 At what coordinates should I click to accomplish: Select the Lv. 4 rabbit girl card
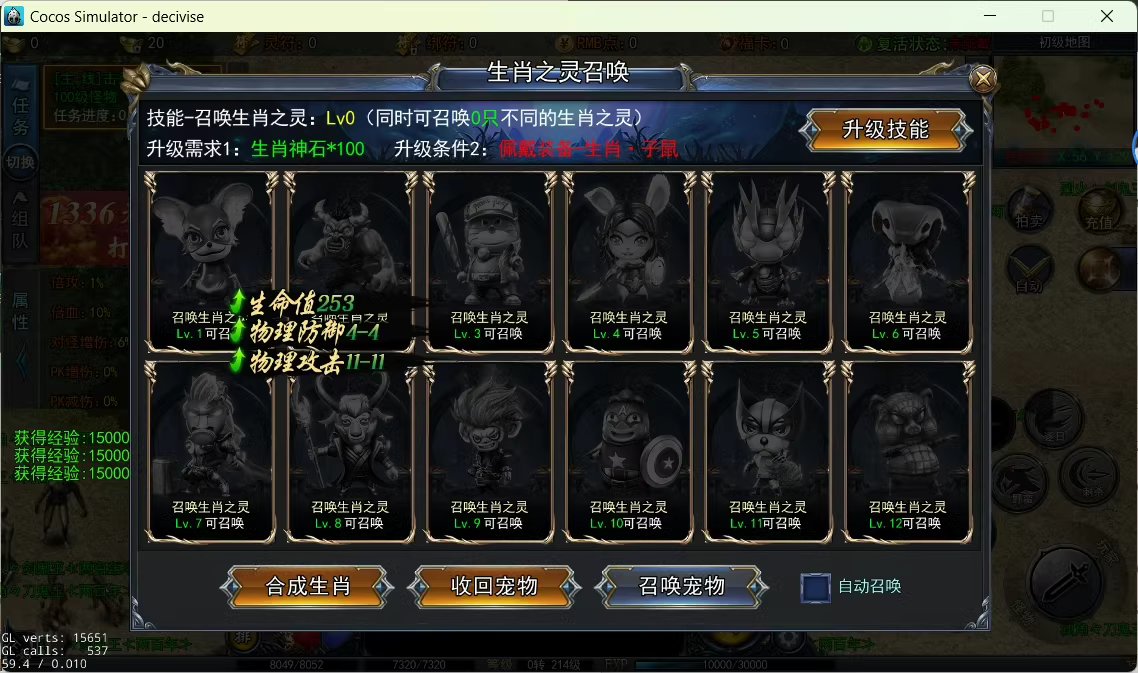point(628,260)
